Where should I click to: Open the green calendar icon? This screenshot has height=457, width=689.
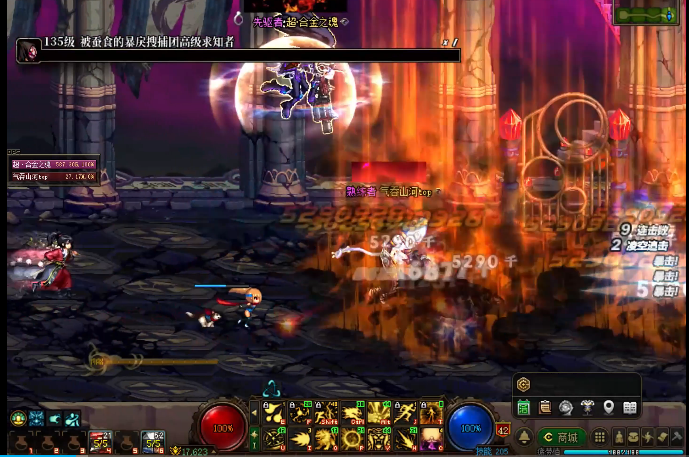pyautogui.click(x=524, y=407)
